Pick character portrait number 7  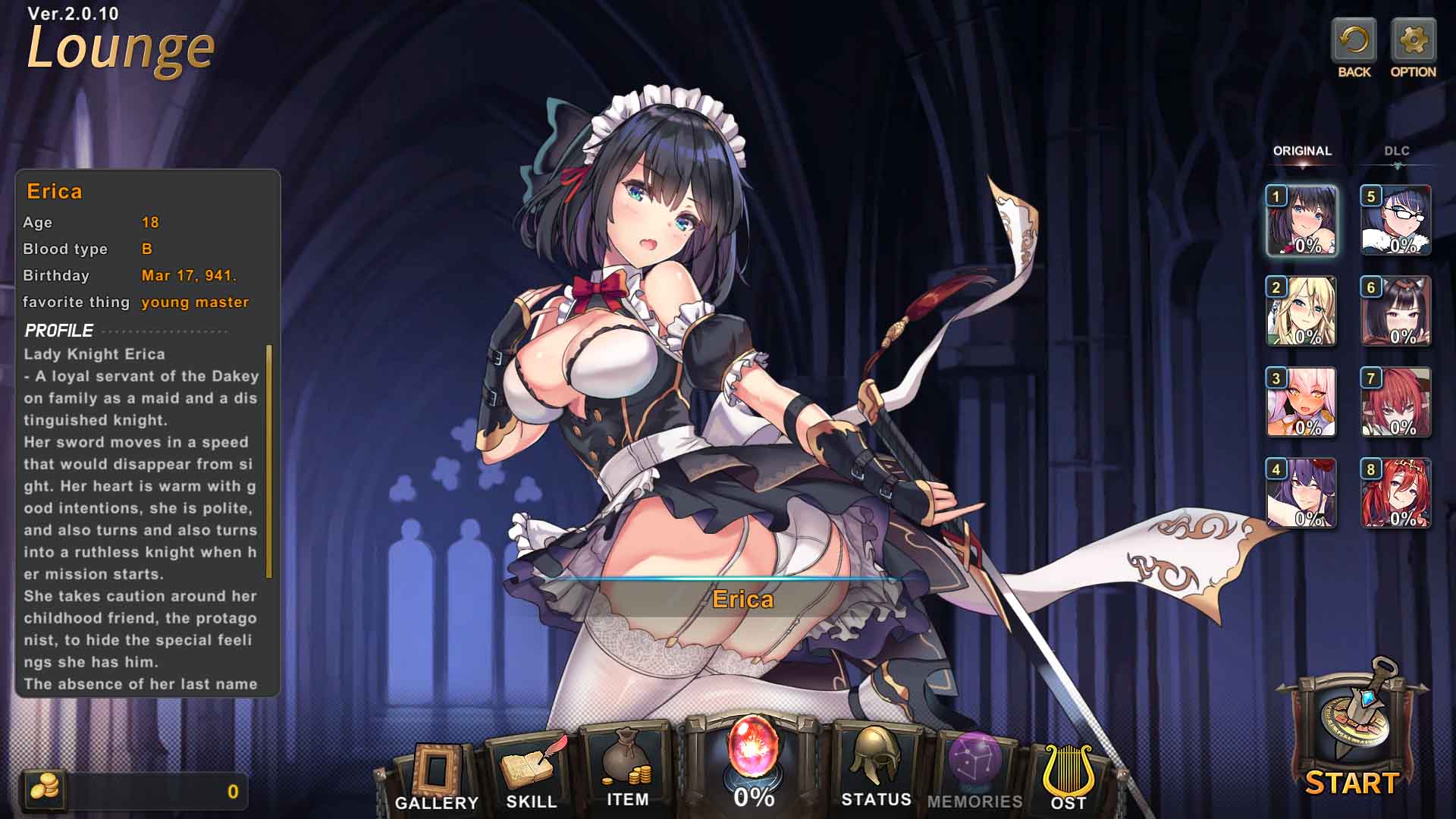tap(1396, 403)
